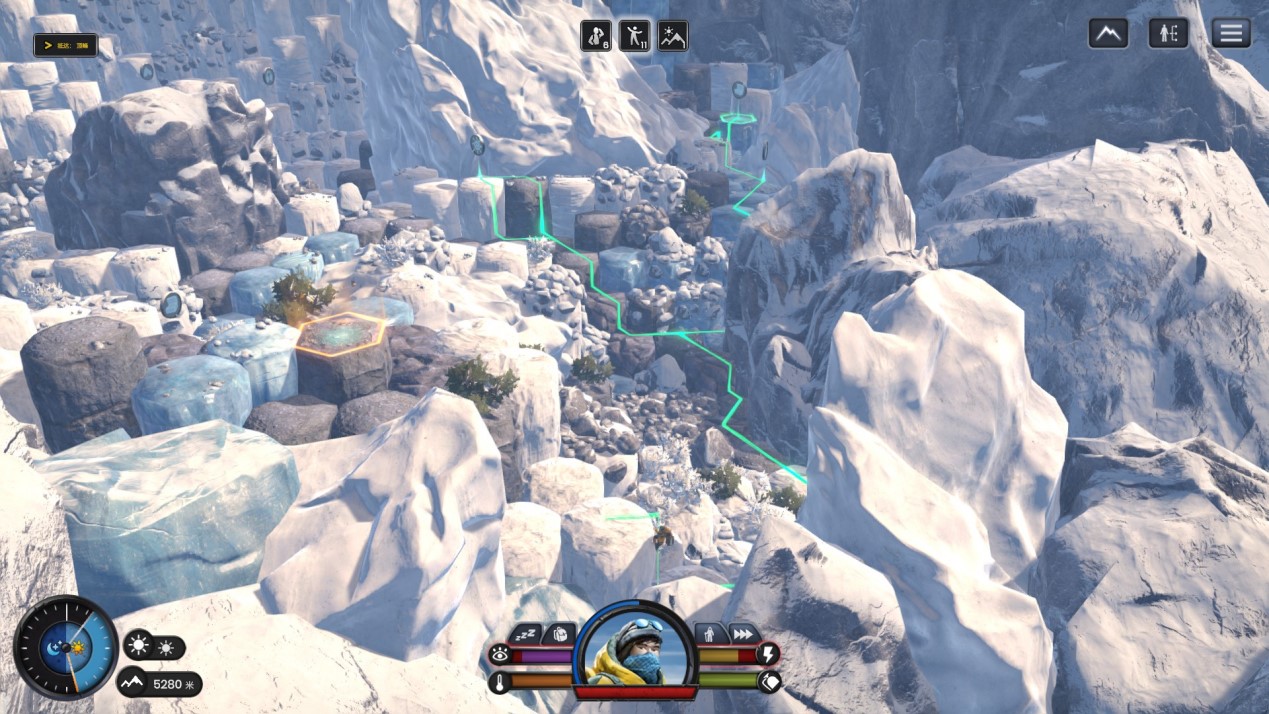The image size is (1269, 714).
Task: Click the sun weather forecast indicator
Action: 153,647
